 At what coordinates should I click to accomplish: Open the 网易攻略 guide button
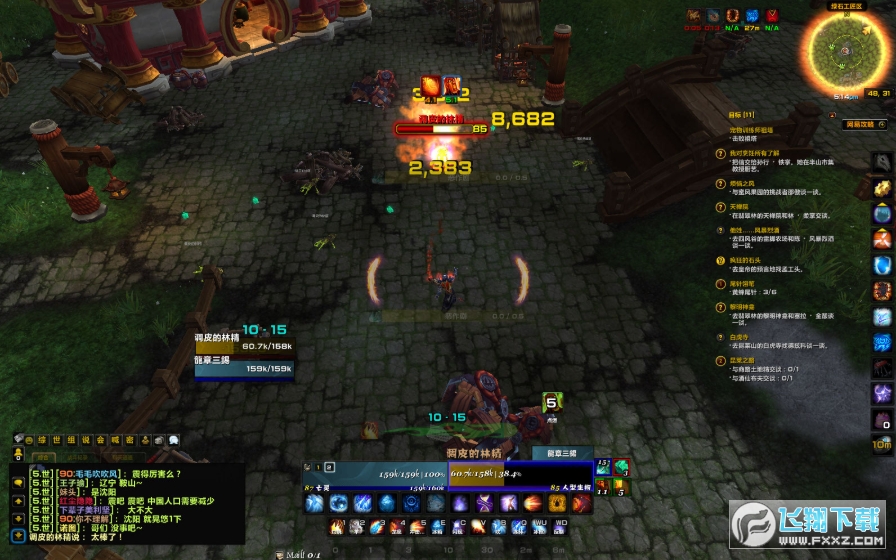click(x=860, y=125)
